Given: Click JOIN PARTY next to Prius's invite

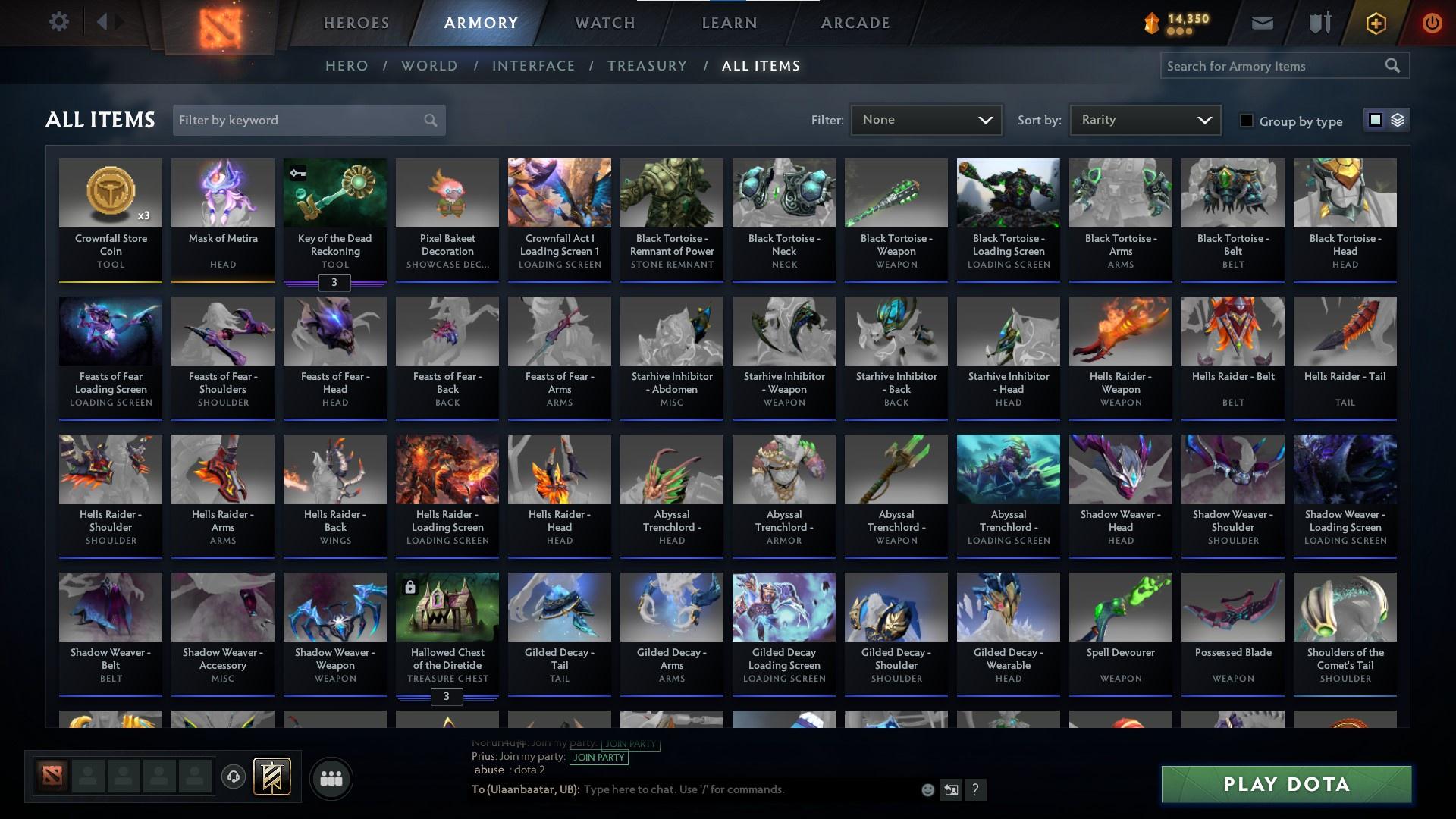Looking at the screenshot, I should point(598,758).
